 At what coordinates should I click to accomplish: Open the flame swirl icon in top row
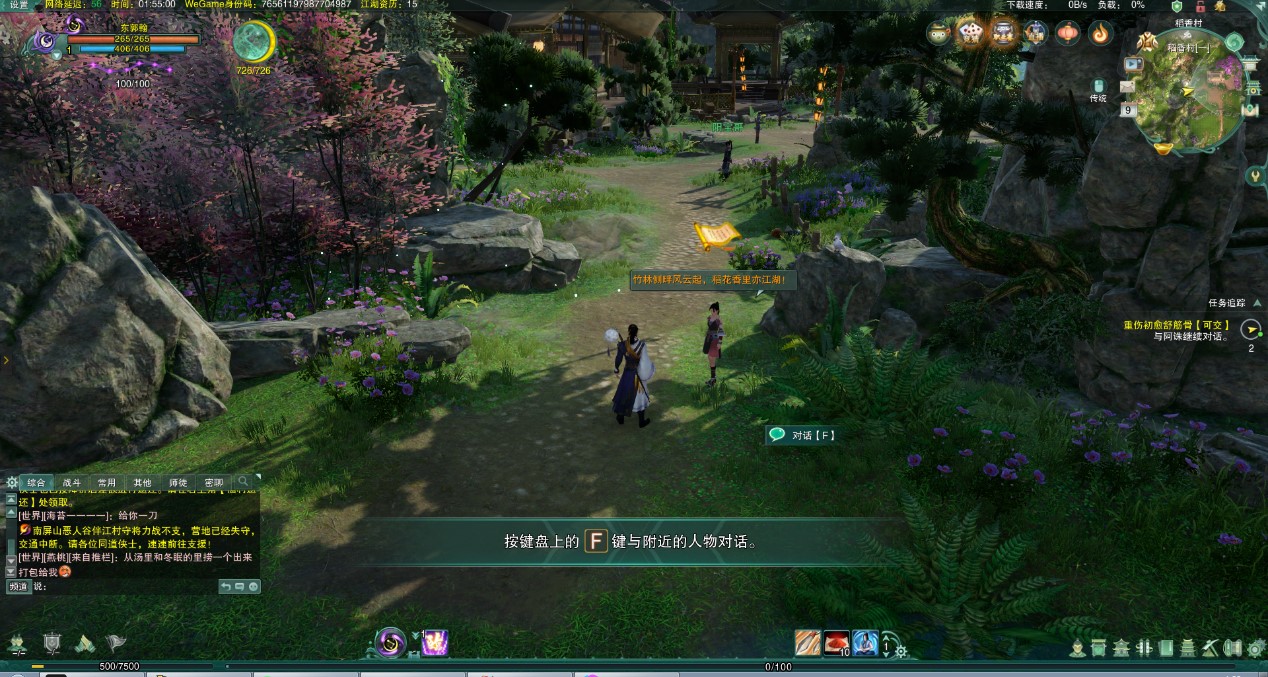tap(1100, 34)
